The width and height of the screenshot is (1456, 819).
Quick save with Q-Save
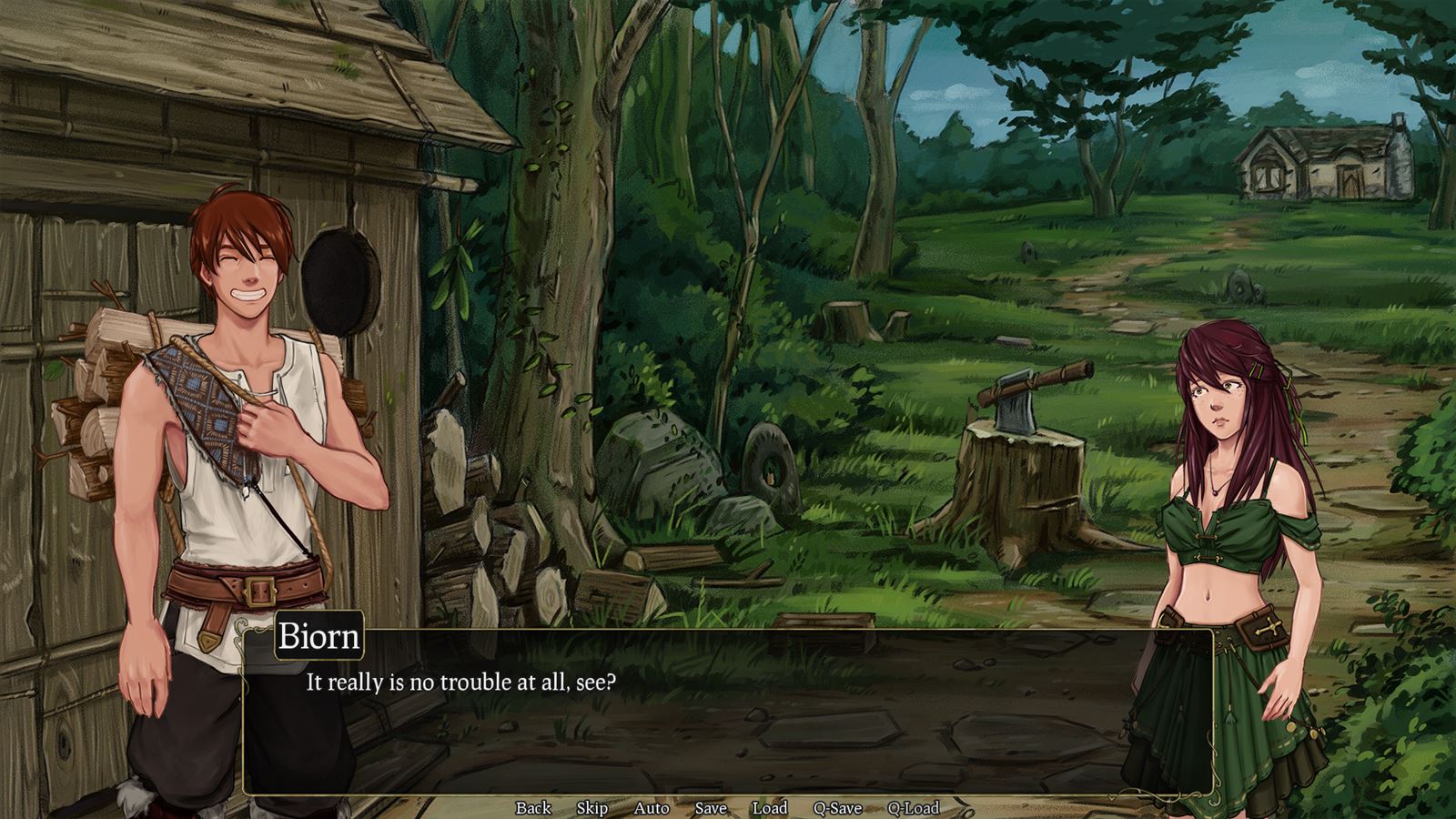click(837, 807)
